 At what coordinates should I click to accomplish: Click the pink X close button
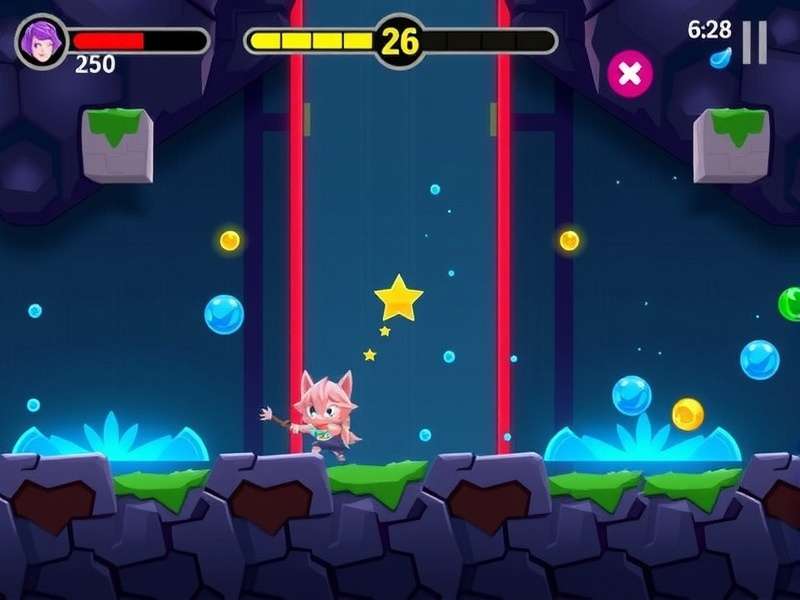click(x=630, y=73)
